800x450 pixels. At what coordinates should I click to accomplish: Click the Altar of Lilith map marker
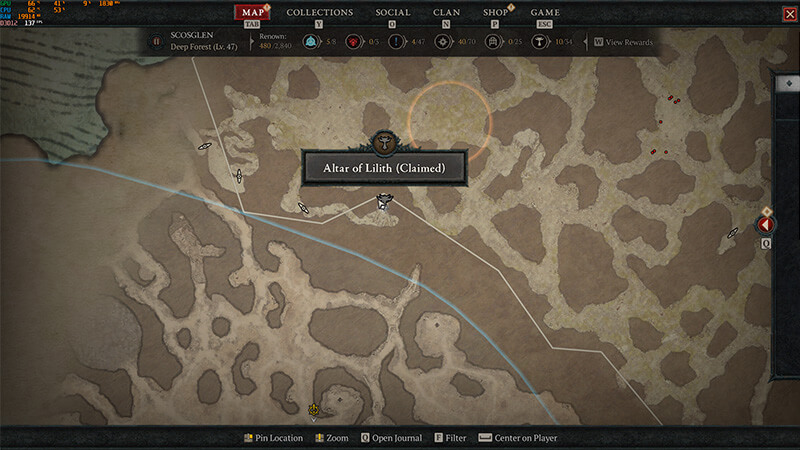point(383,203)
